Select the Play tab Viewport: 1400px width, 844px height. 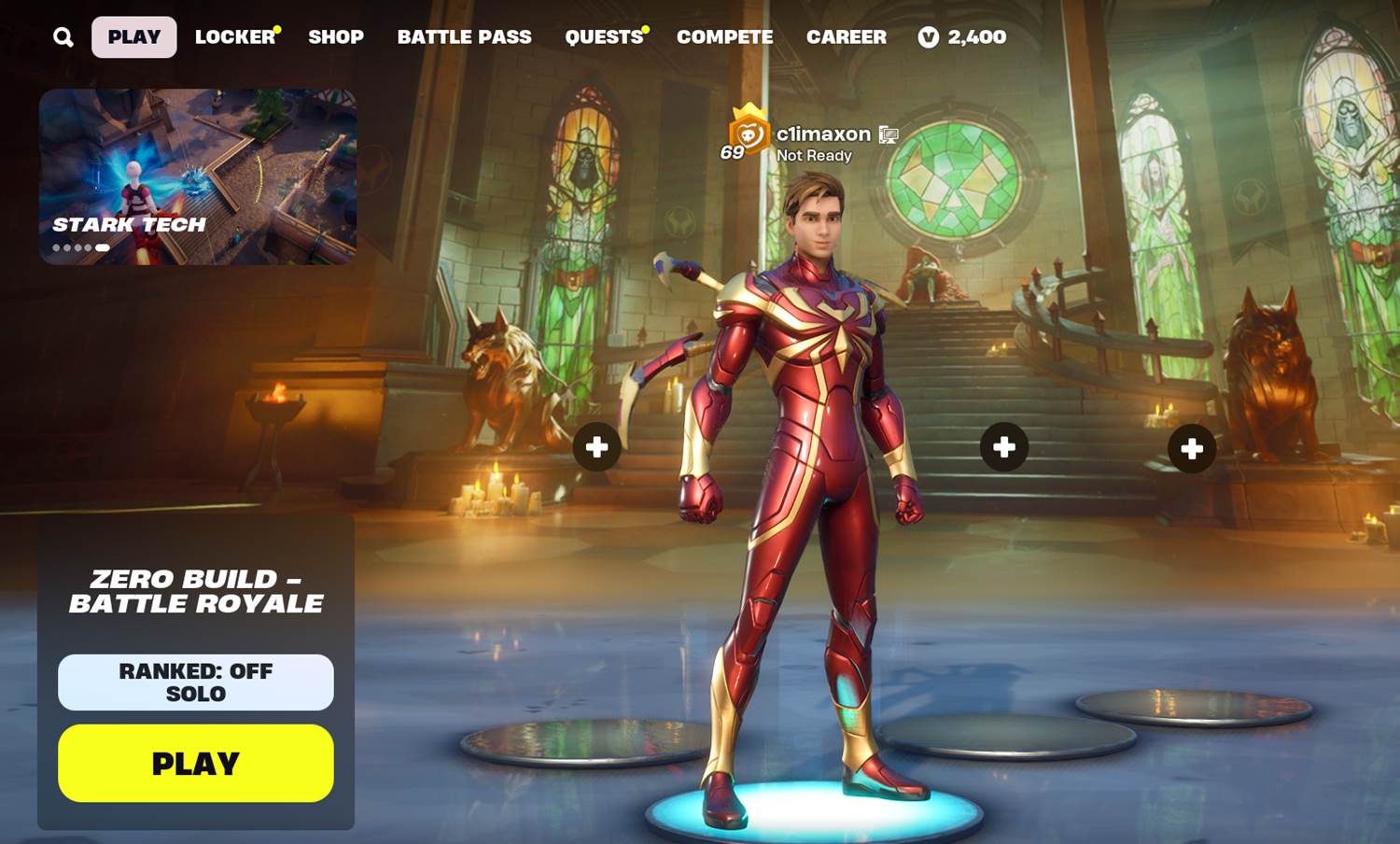coord(134,37)
